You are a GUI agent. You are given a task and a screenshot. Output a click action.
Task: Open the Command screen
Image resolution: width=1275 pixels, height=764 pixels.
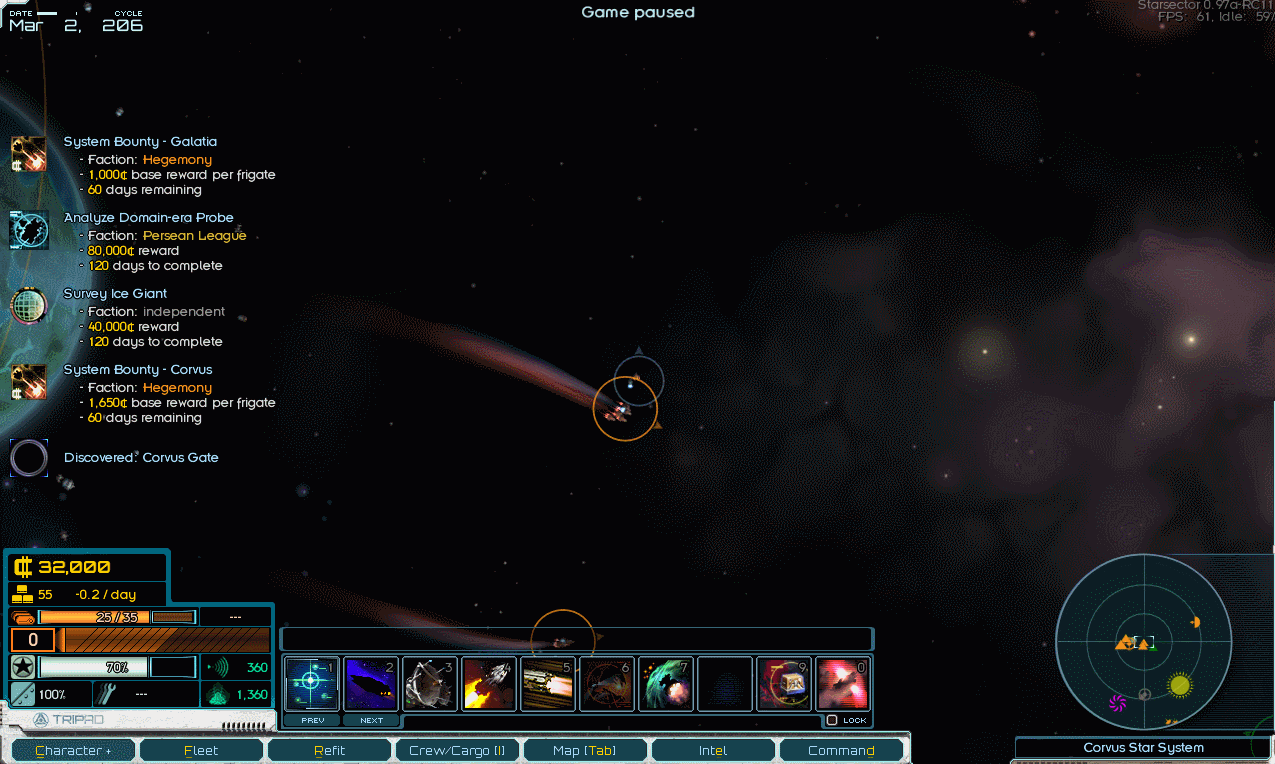[x=841, y=750]
